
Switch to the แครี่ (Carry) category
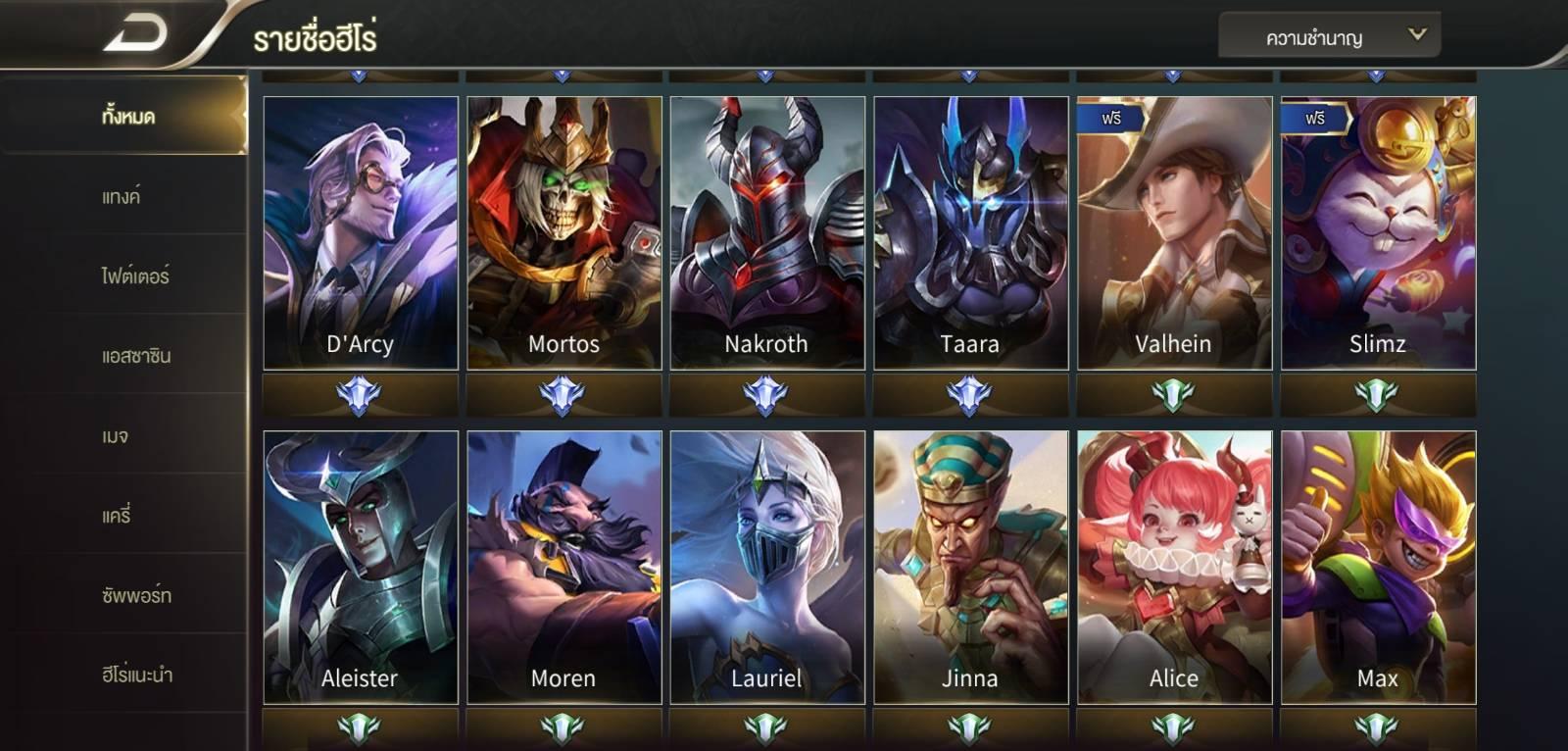point(117,515)
